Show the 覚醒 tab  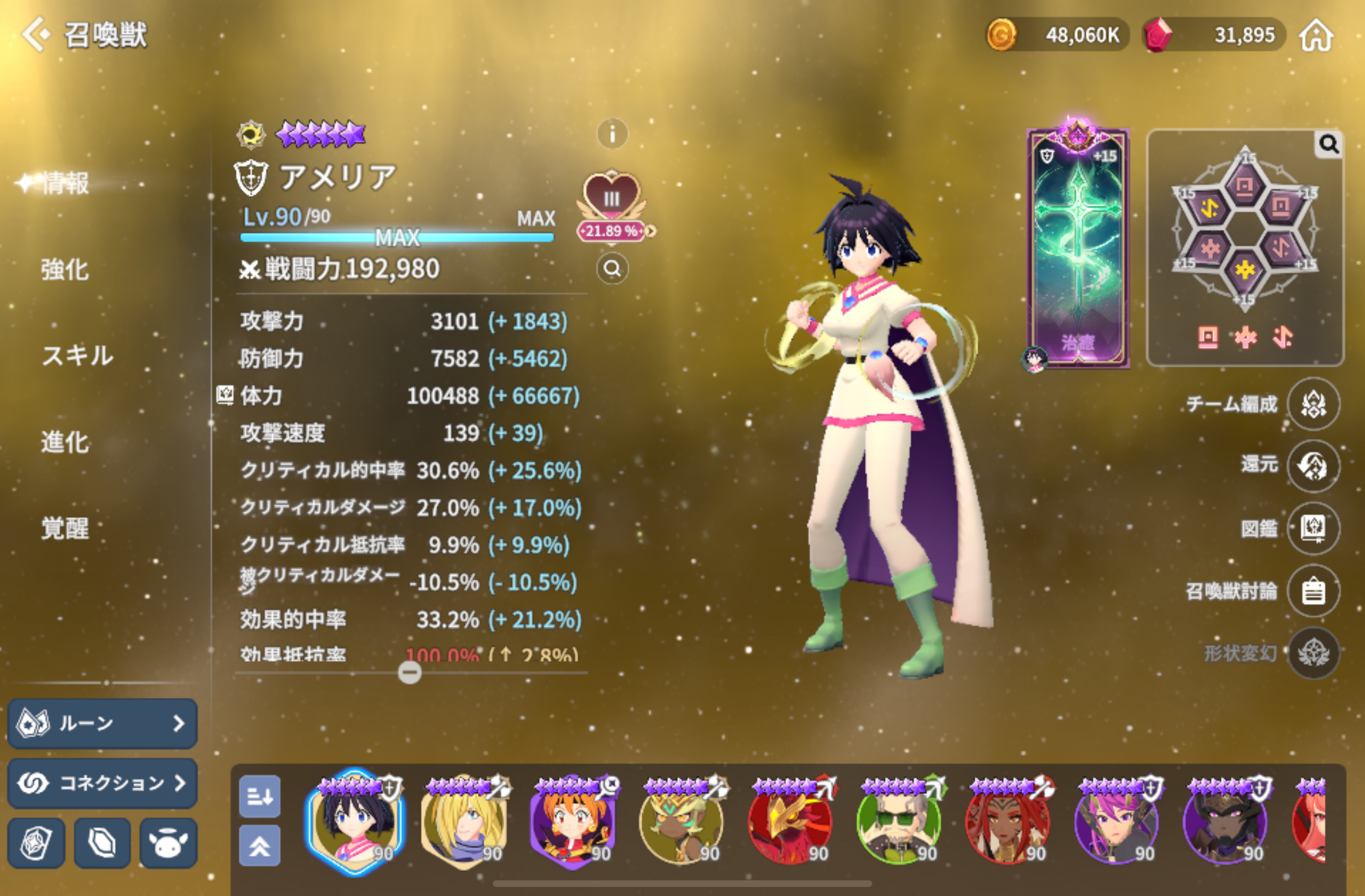pyautogui.click(x=65, y=528)
